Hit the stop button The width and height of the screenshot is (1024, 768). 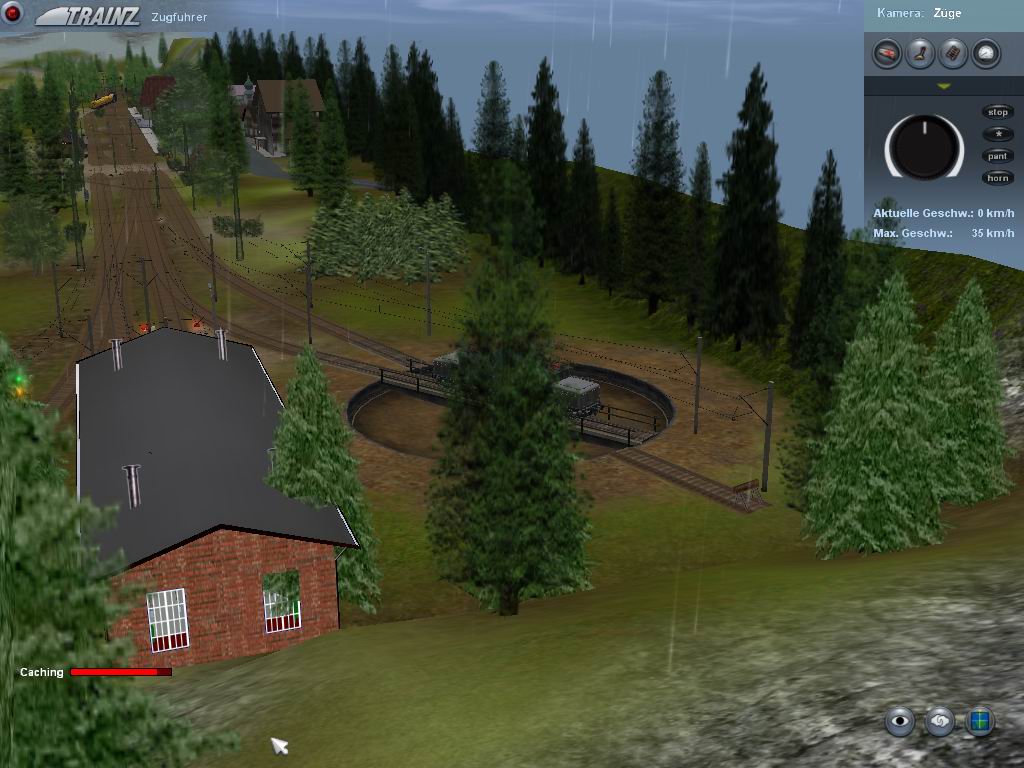coord(997,112)
